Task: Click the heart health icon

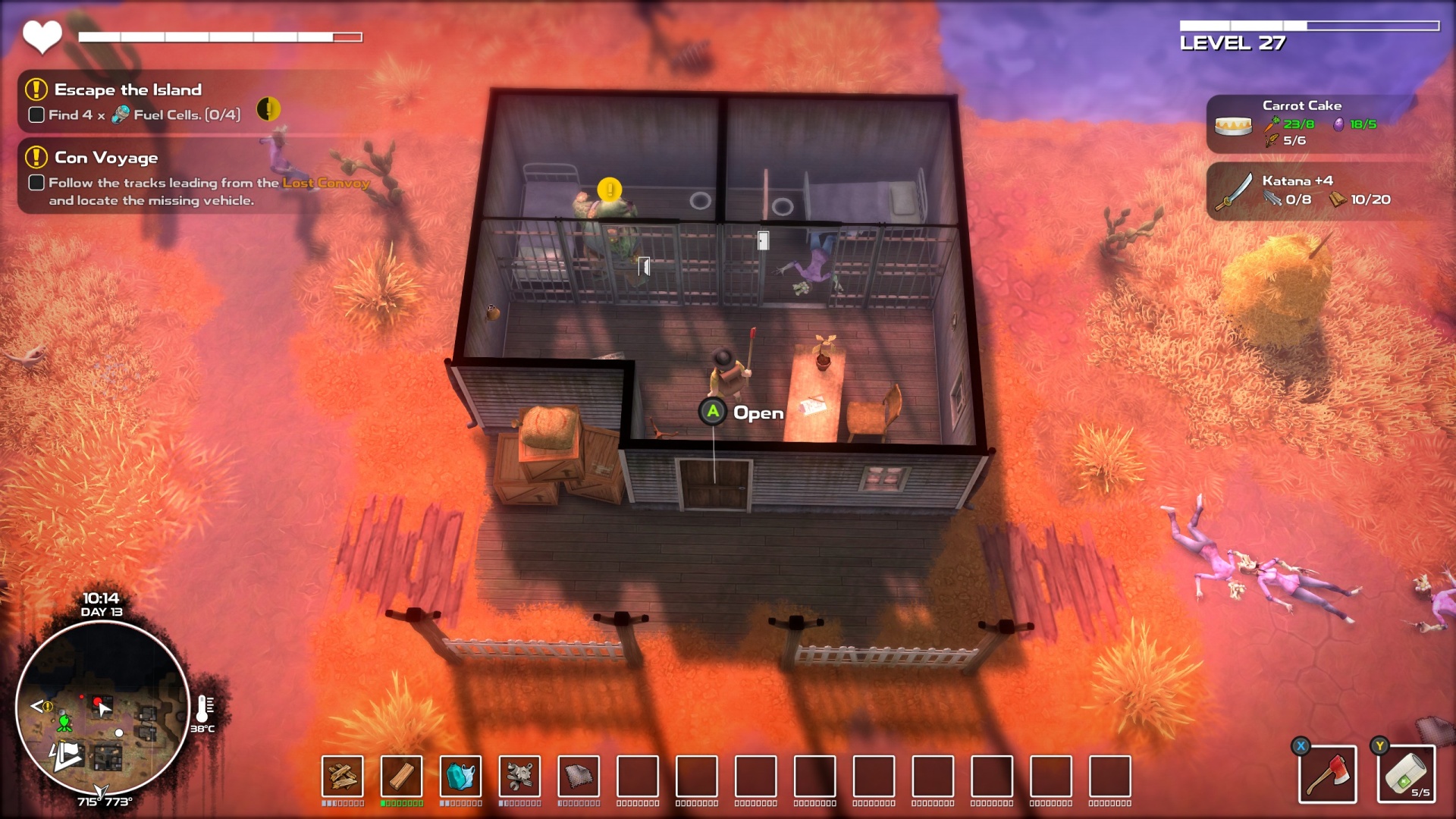Action: coord(42,36)
